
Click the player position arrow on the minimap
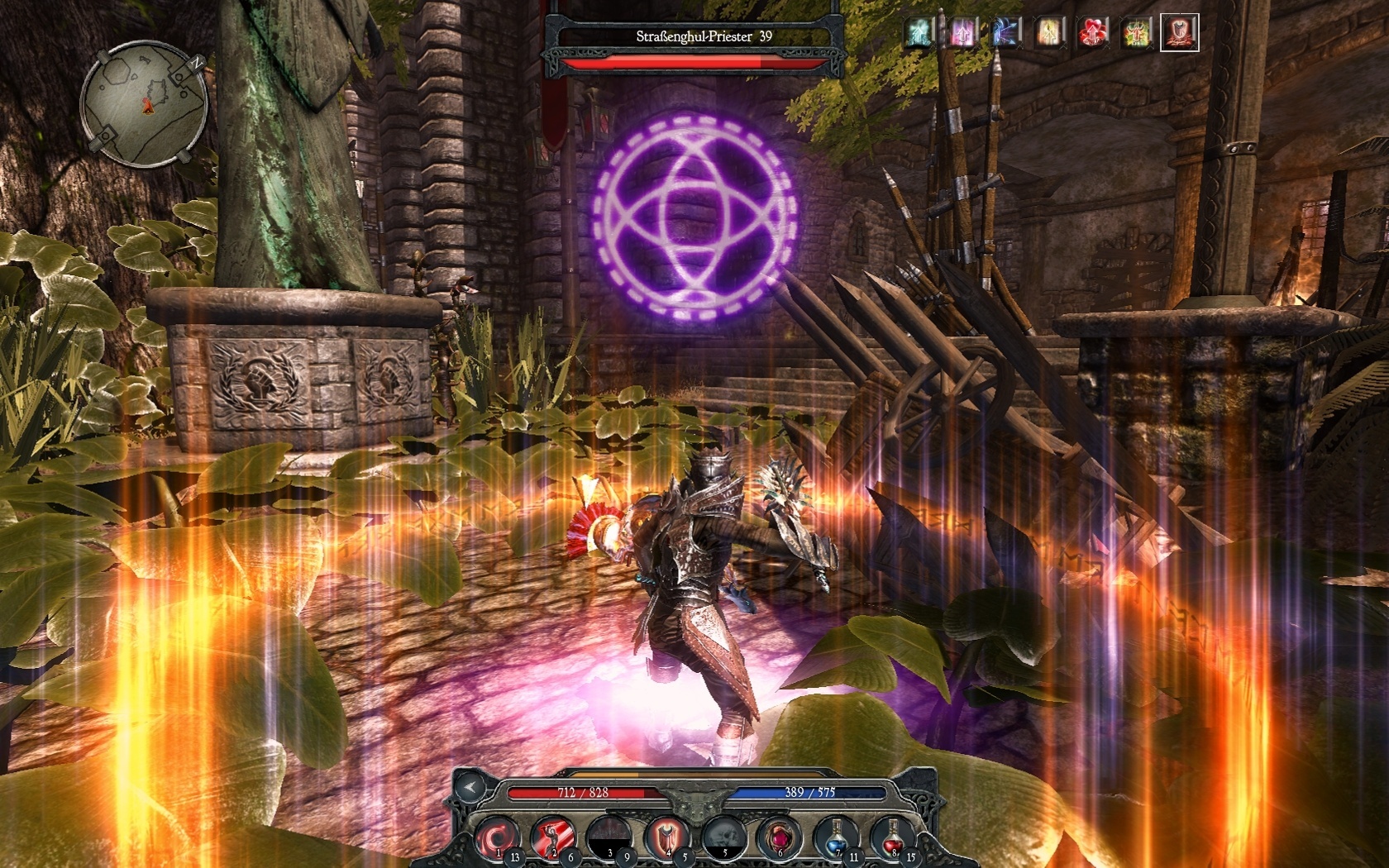click(148, 107)
